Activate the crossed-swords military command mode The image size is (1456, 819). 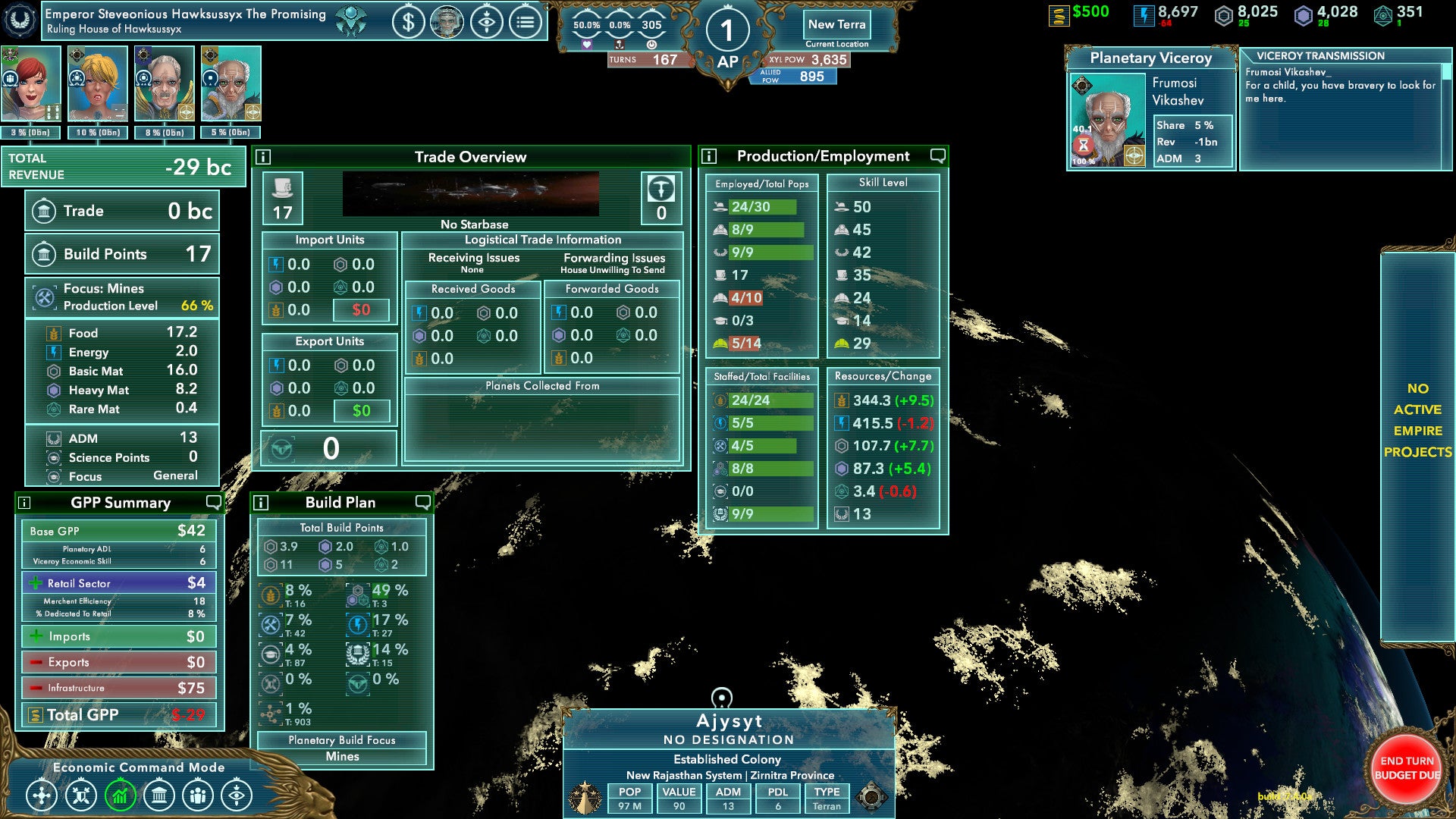click(81, 795)
